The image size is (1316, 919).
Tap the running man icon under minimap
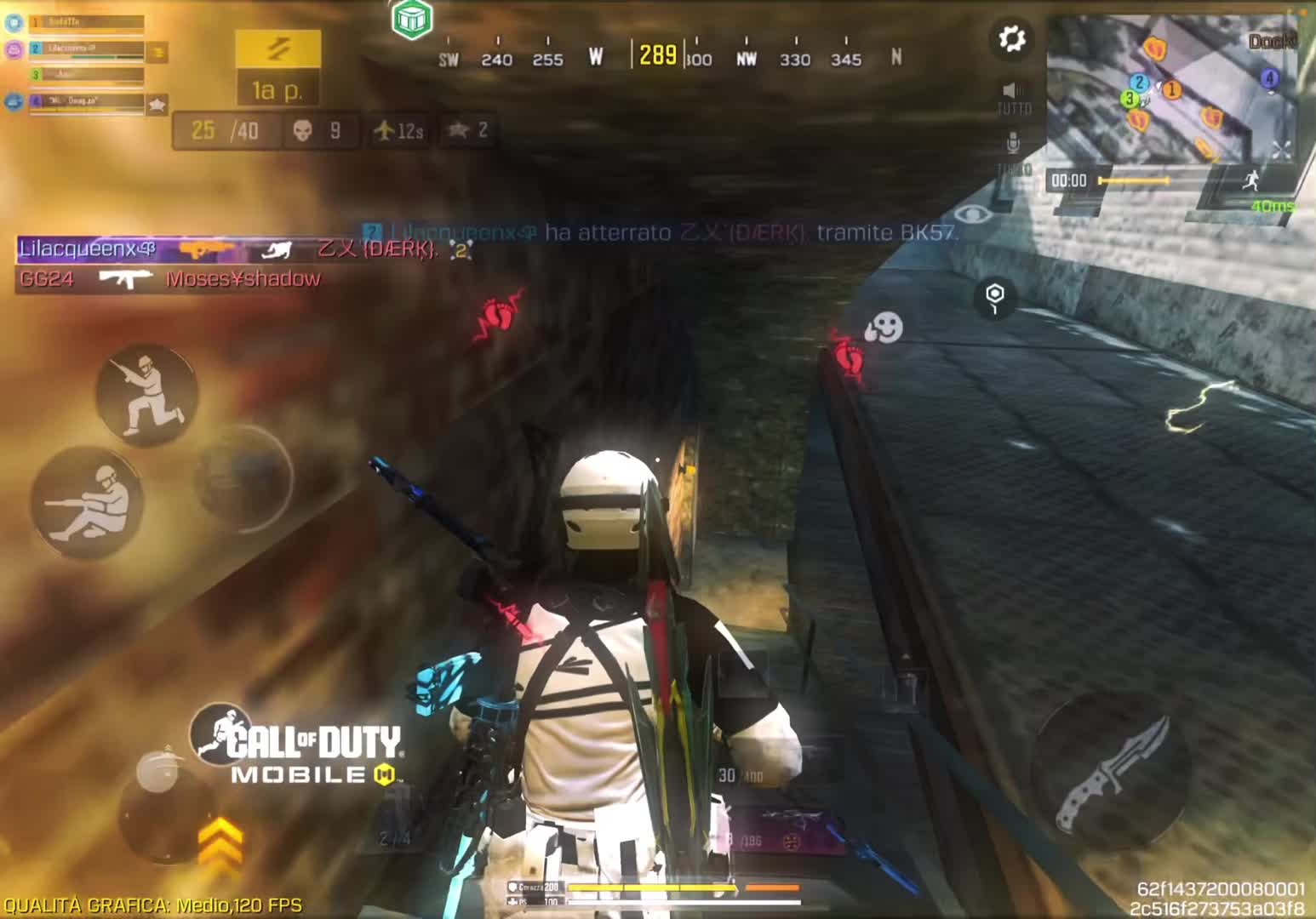[x=1250, y=180]
